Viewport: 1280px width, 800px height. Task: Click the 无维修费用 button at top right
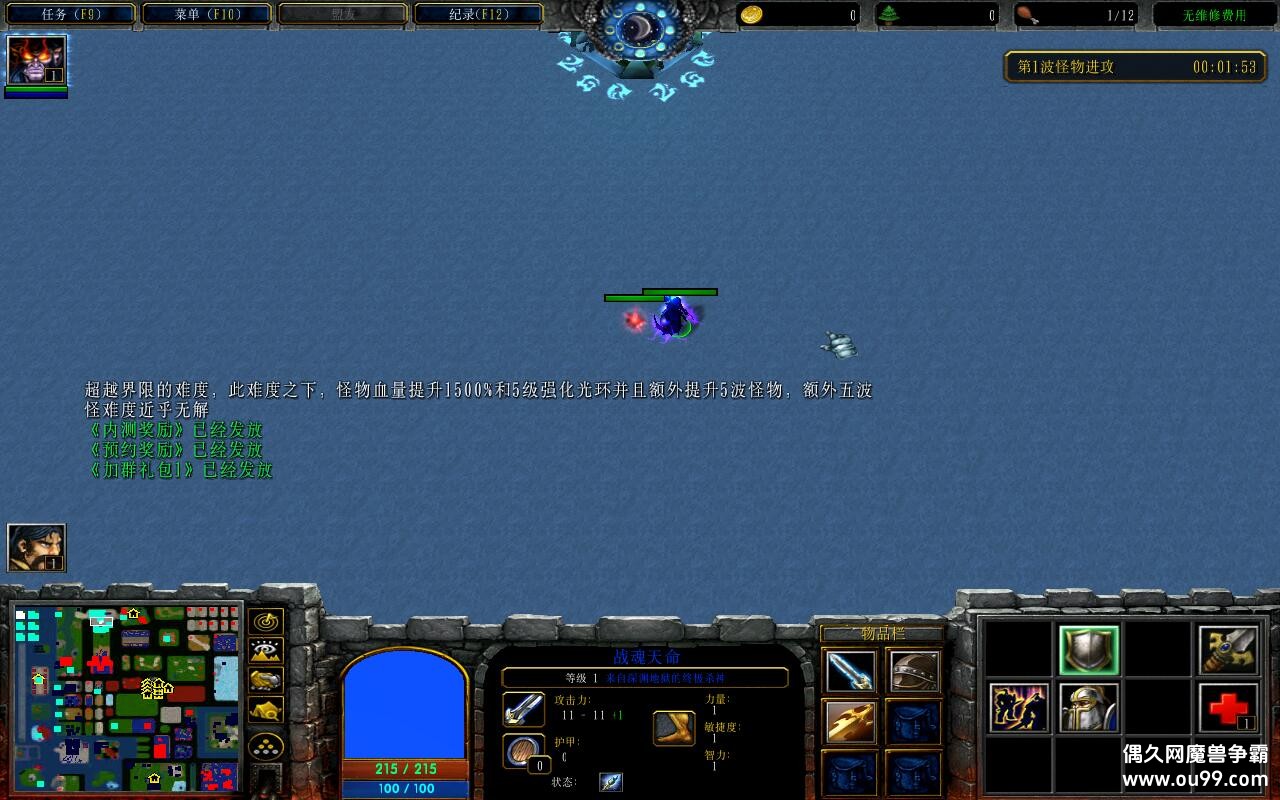tap(1215, 14)
